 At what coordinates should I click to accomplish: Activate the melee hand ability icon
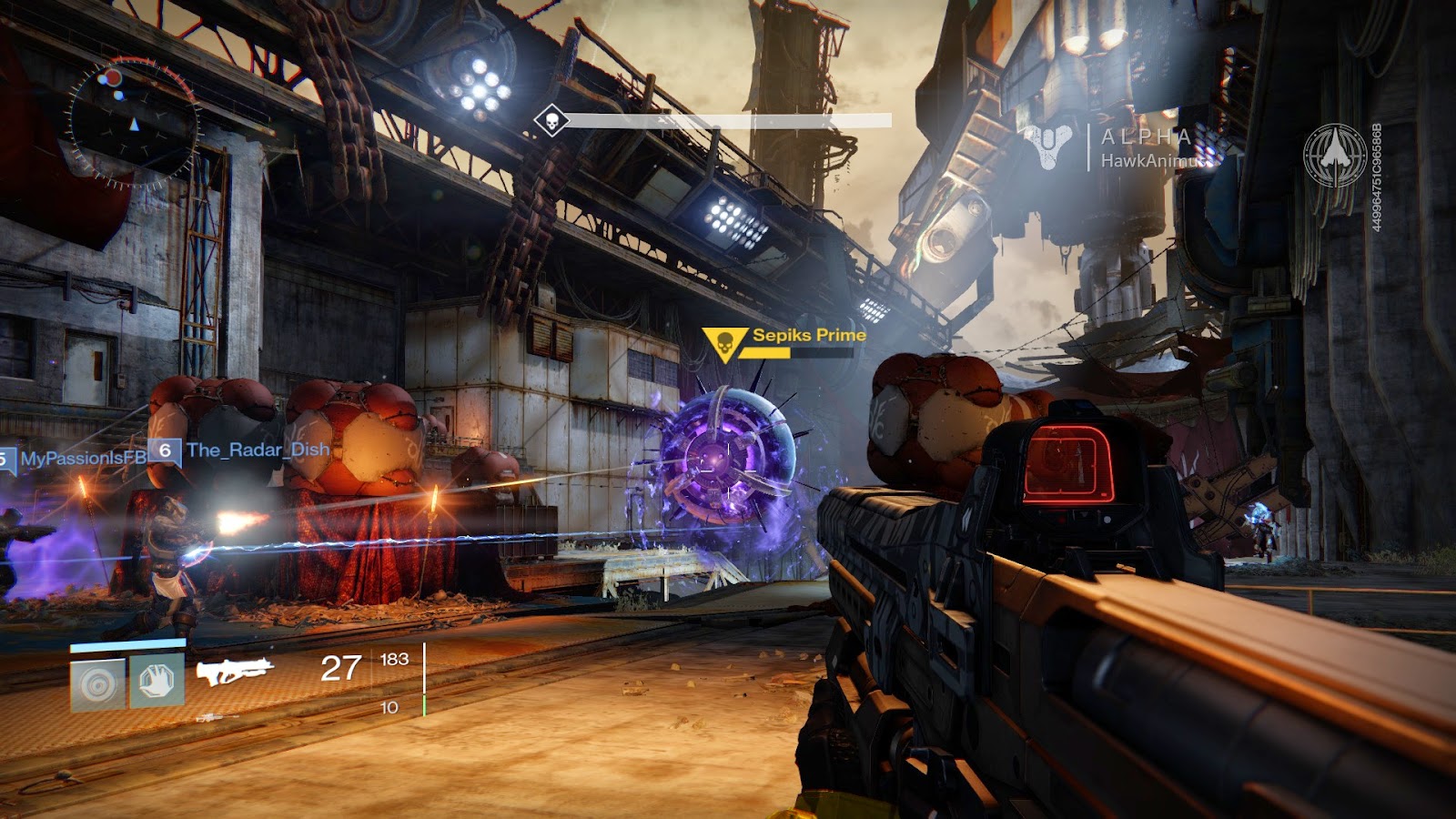(157, 682)
